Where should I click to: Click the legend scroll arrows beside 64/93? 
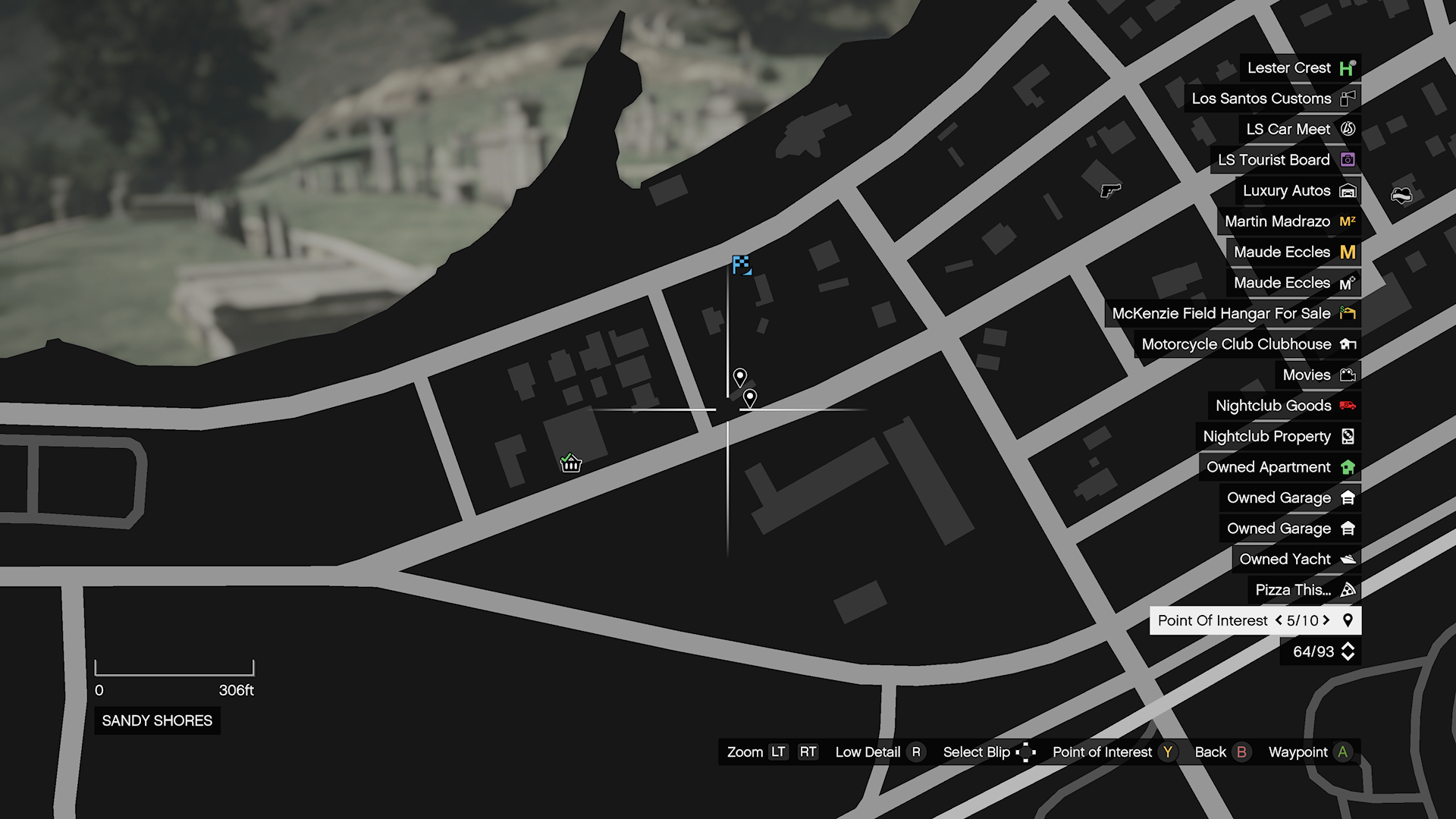1348,651
